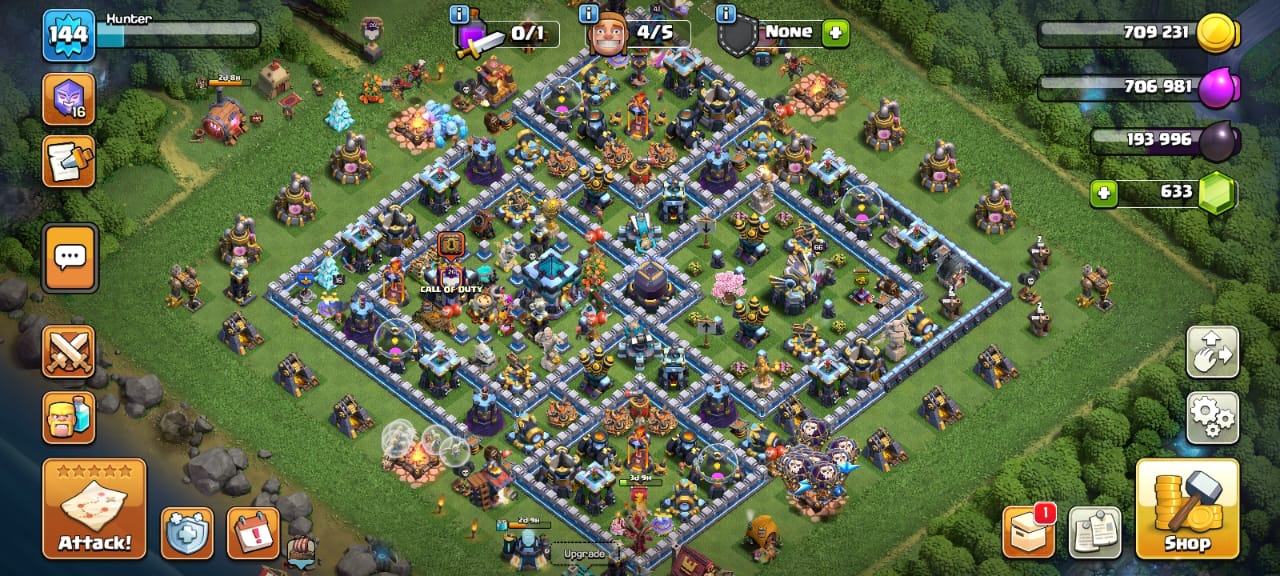
Task: Open the chat speech bubble
Action: pos(70,258)
